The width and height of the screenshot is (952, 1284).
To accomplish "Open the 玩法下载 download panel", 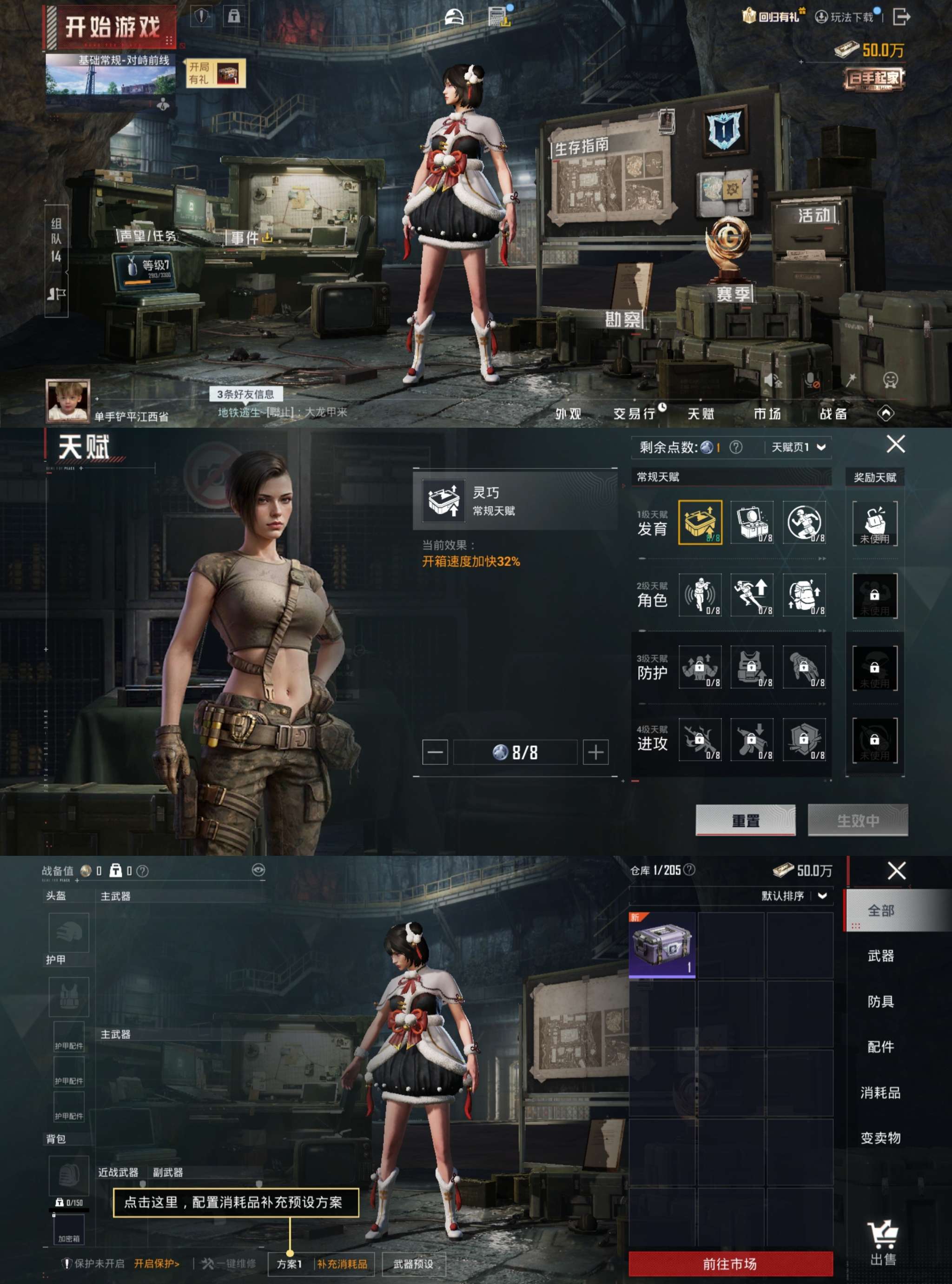I will coord(846,17).
